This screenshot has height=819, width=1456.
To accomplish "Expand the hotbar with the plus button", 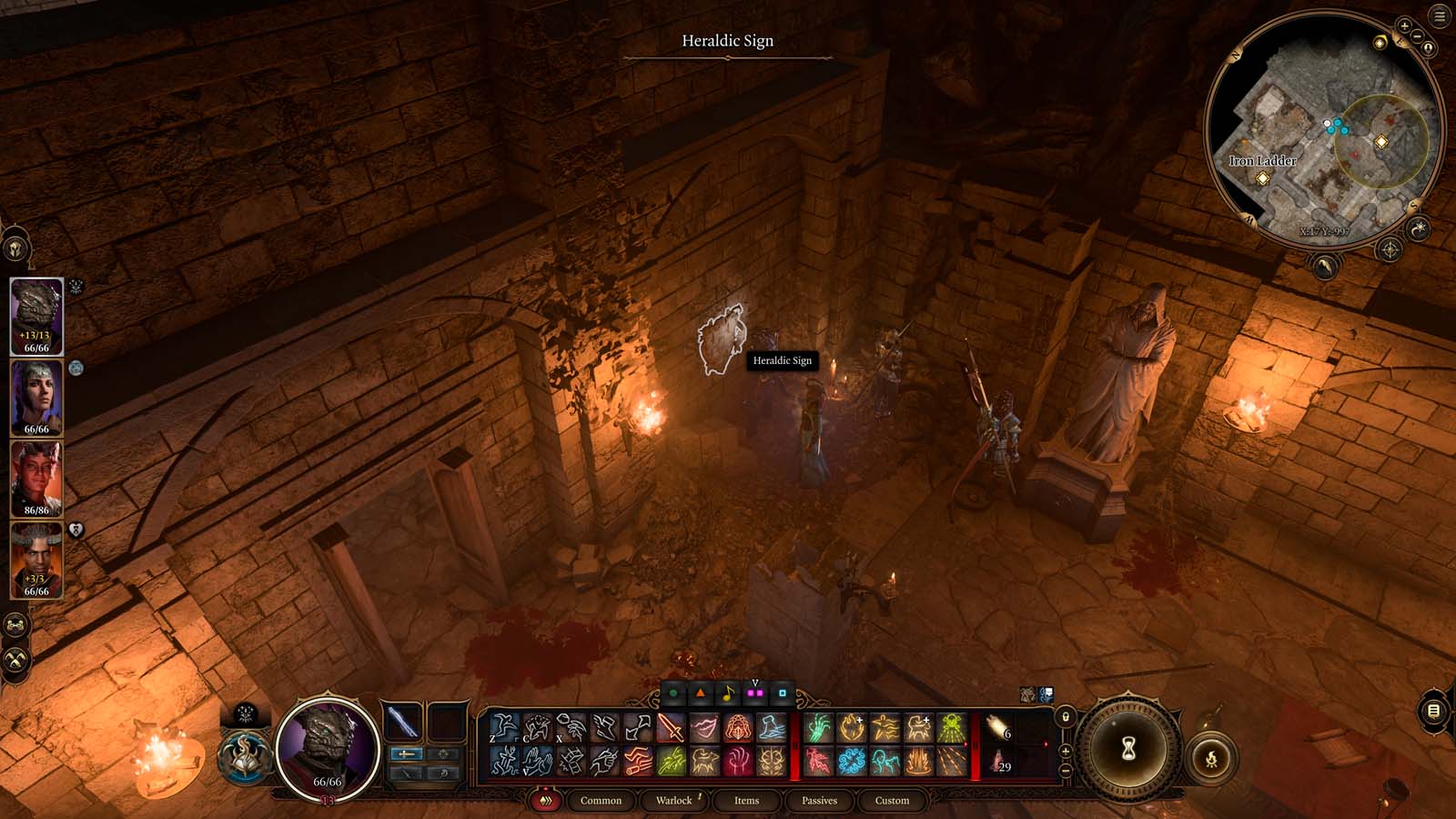I will [x=1066, y=751].
